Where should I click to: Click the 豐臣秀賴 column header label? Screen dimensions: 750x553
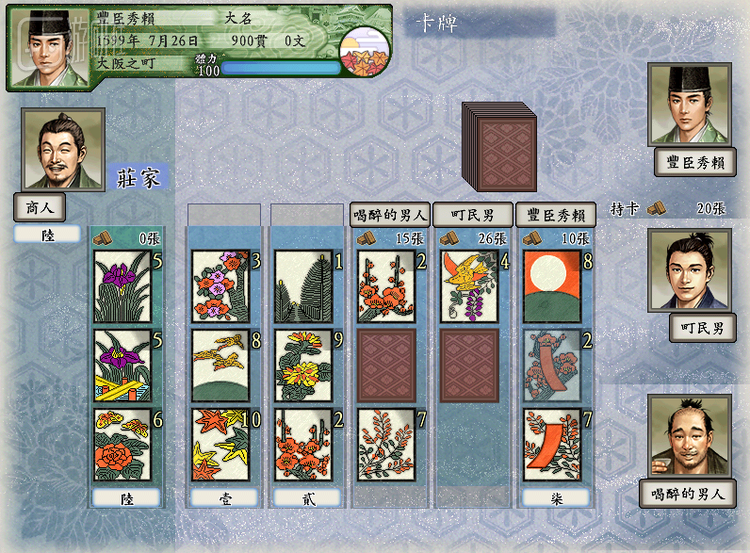556,214
